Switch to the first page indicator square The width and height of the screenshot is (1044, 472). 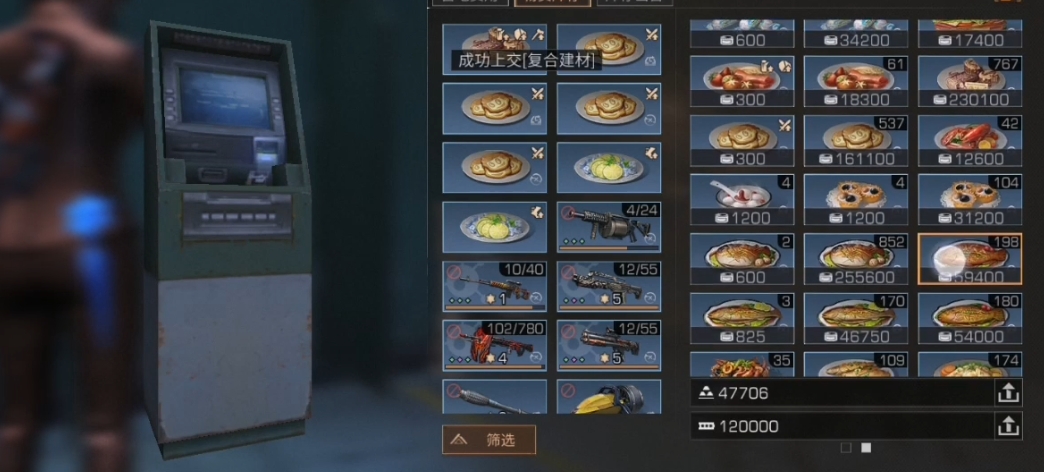pyautogui.click(x=846, y=447)
